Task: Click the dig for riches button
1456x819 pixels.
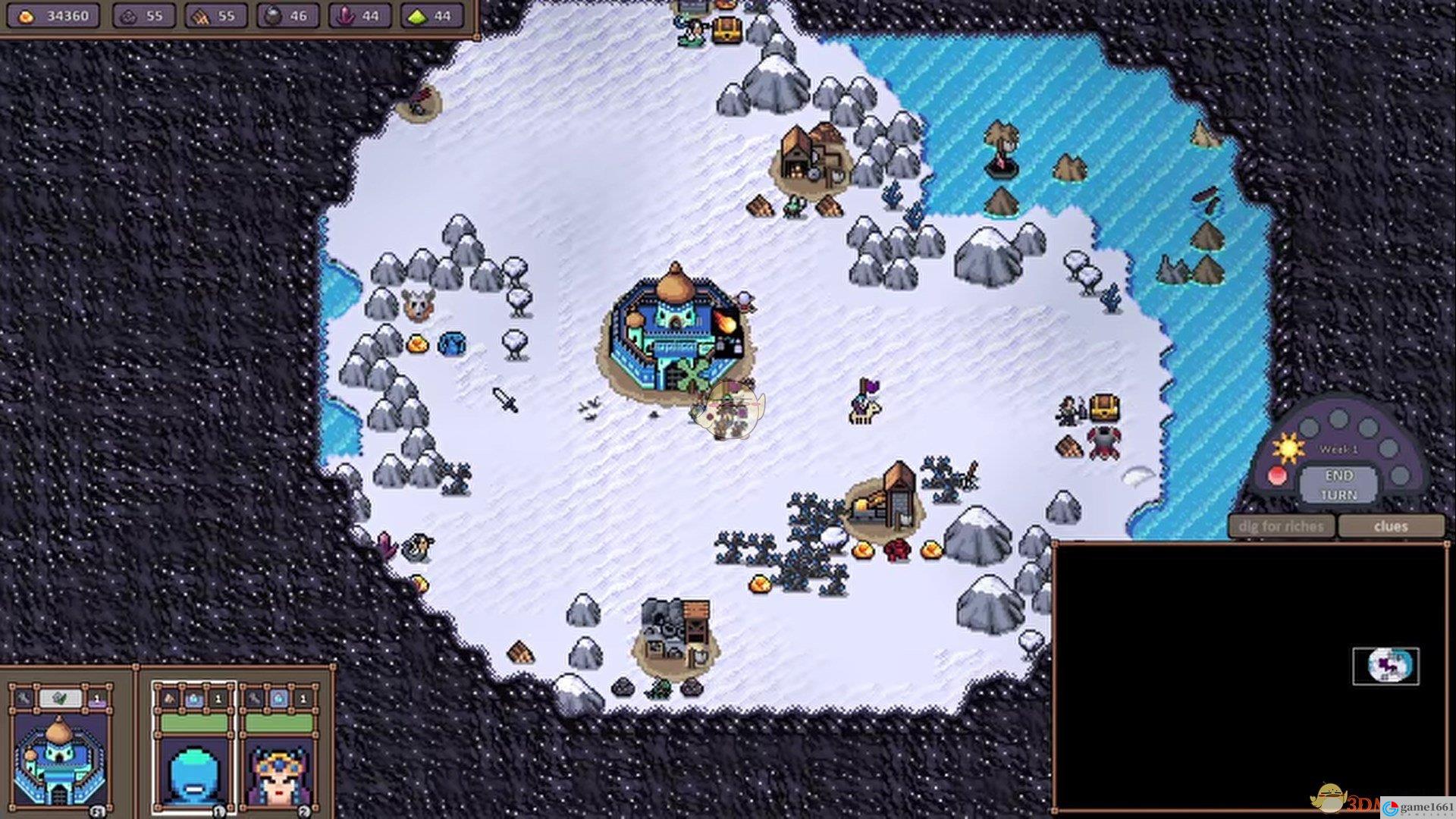Action: click(1281, 526)
